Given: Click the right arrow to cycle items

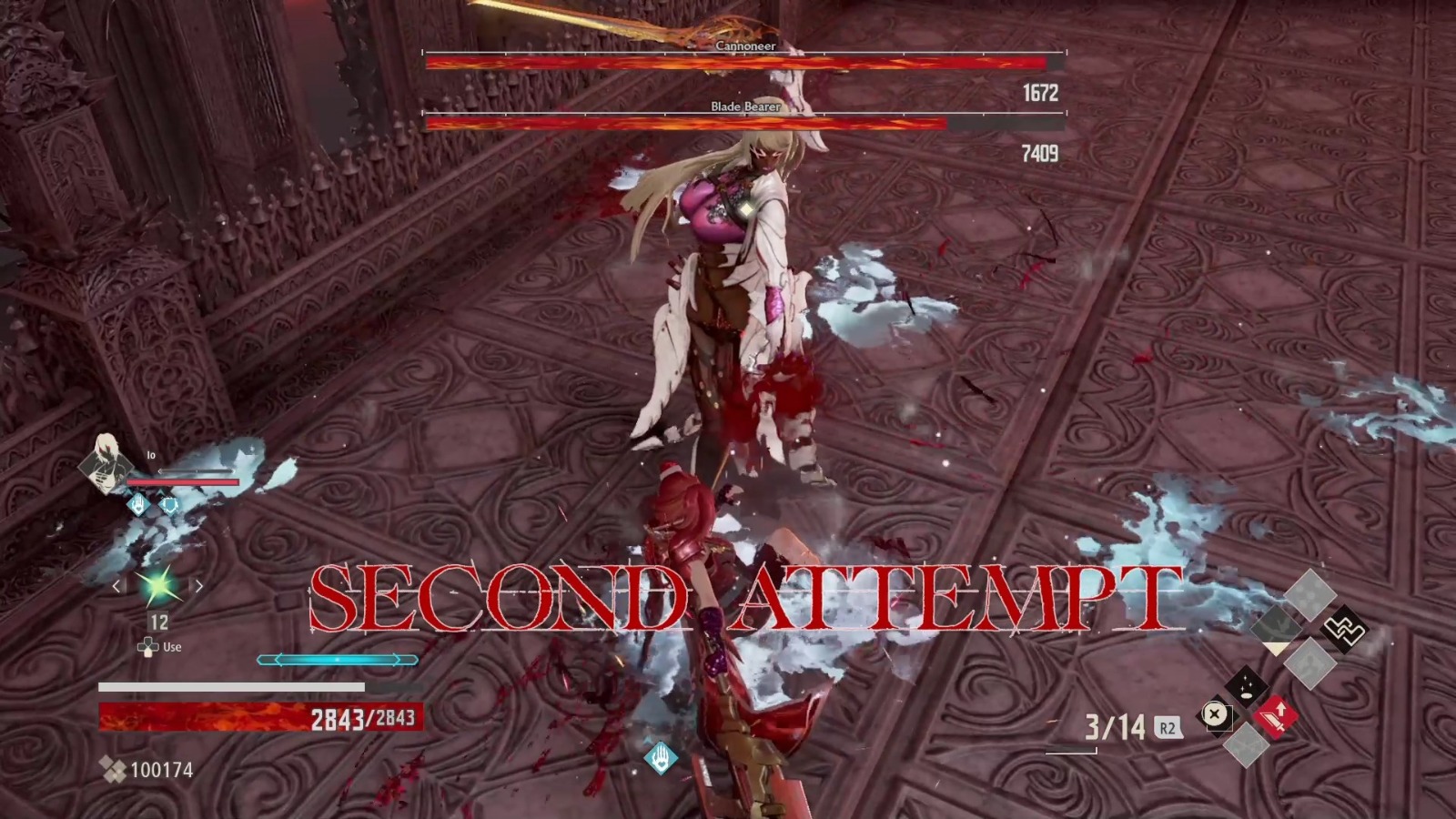Looking at the screenshot, I should 198,586.
